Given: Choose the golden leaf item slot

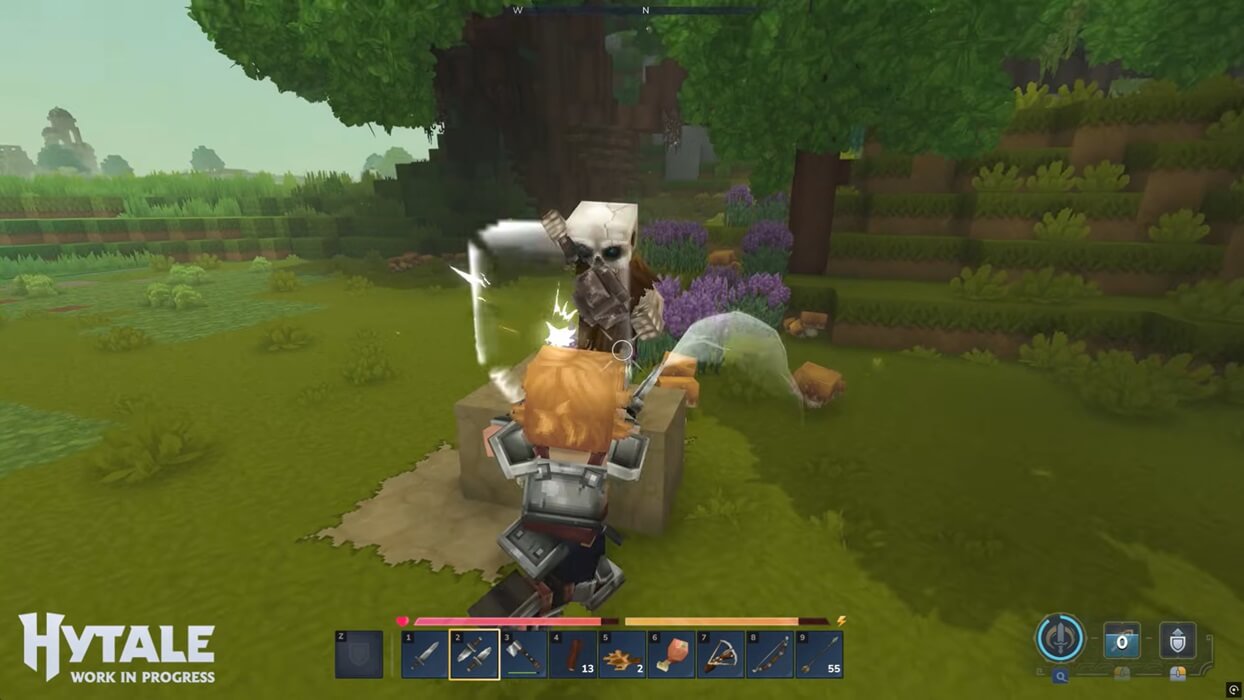Looking at the screenshot, I should [x=622, y=655].
